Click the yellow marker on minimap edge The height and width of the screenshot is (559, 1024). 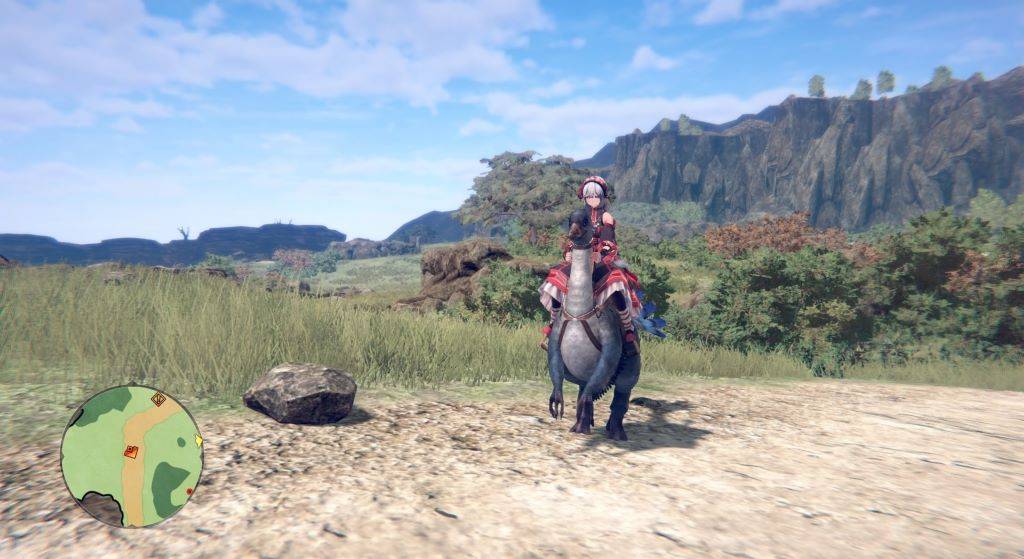click(199, 440)
